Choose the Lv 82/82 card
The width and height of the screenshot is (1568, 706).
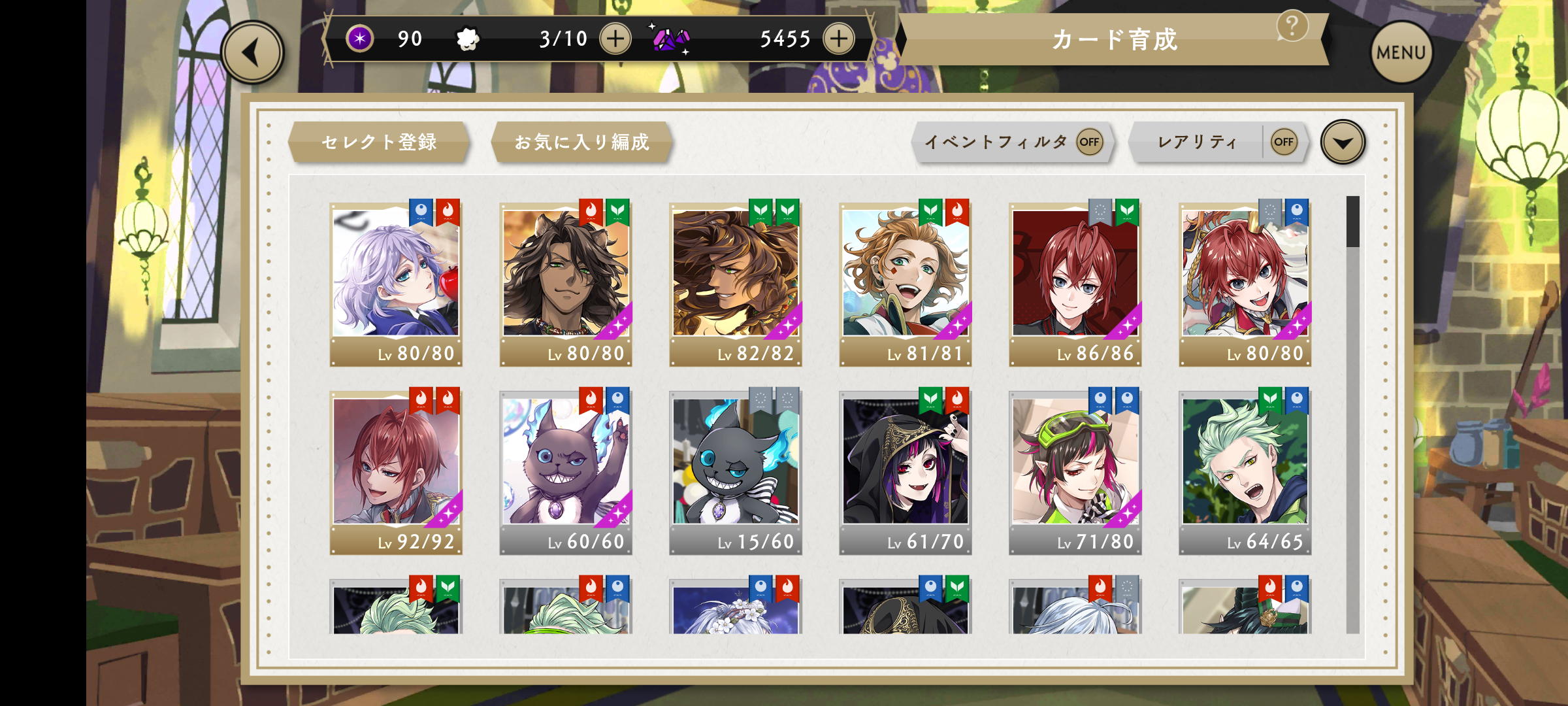coord(736,281)
